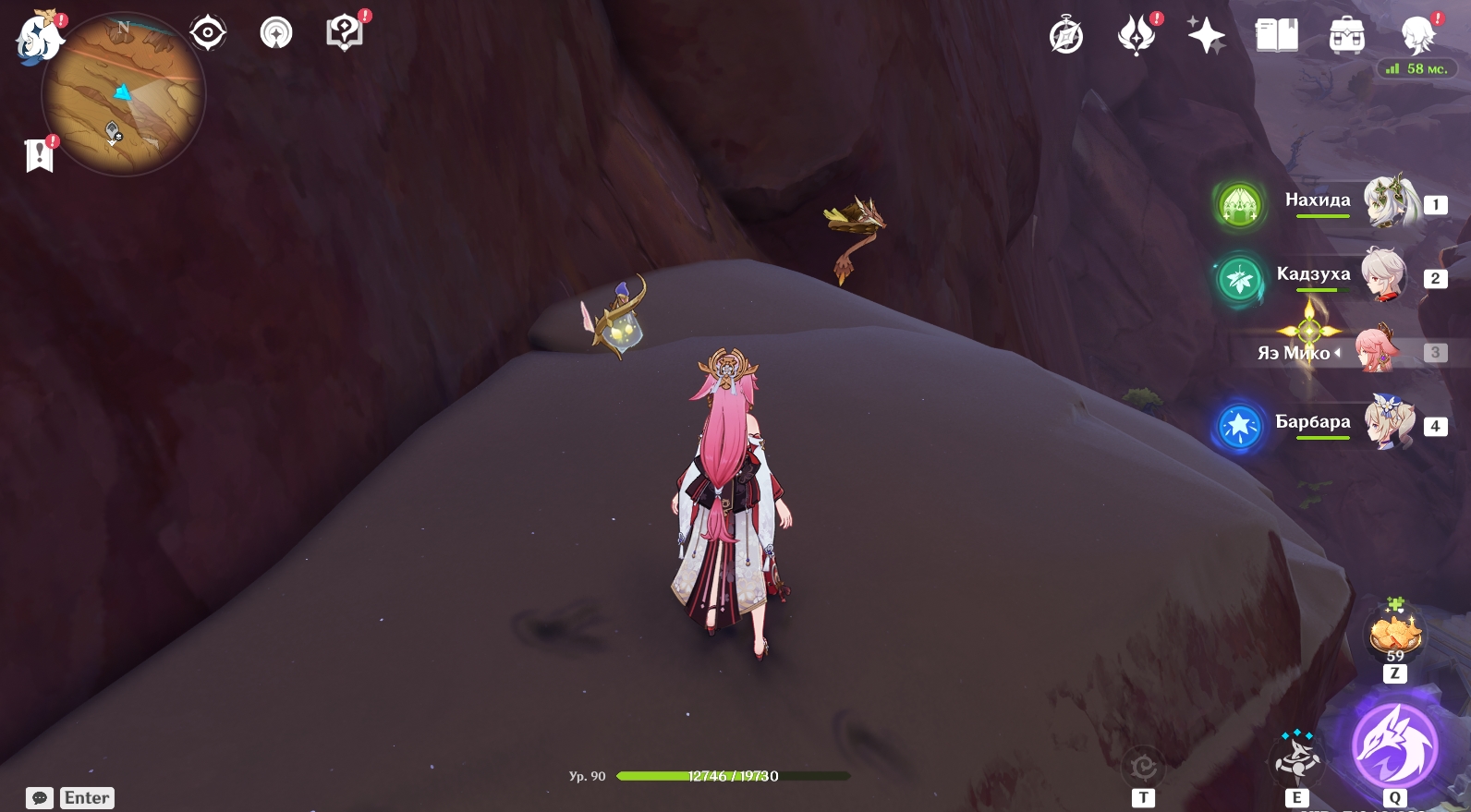Viewport: 1471px width, 812px height.
Task: Open the backpack inventory
Action: coord(1346,37)
